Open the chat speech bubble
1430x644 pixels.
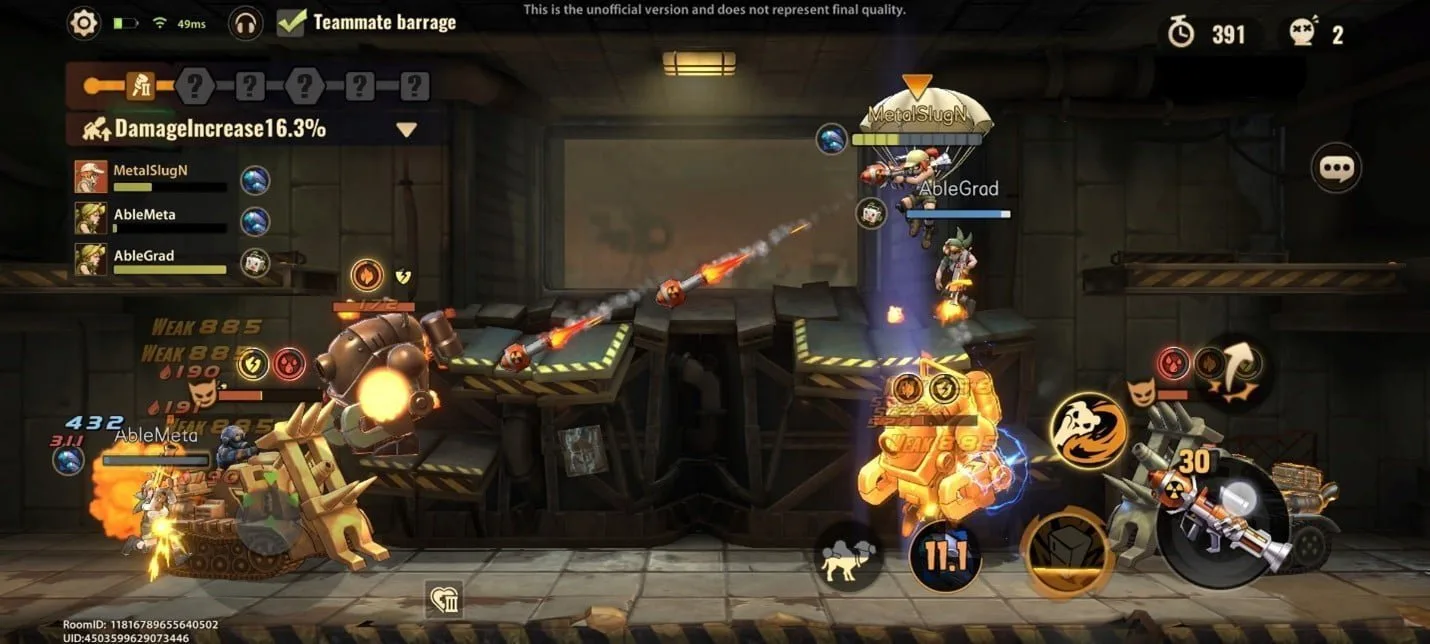tap(1336, 169)
